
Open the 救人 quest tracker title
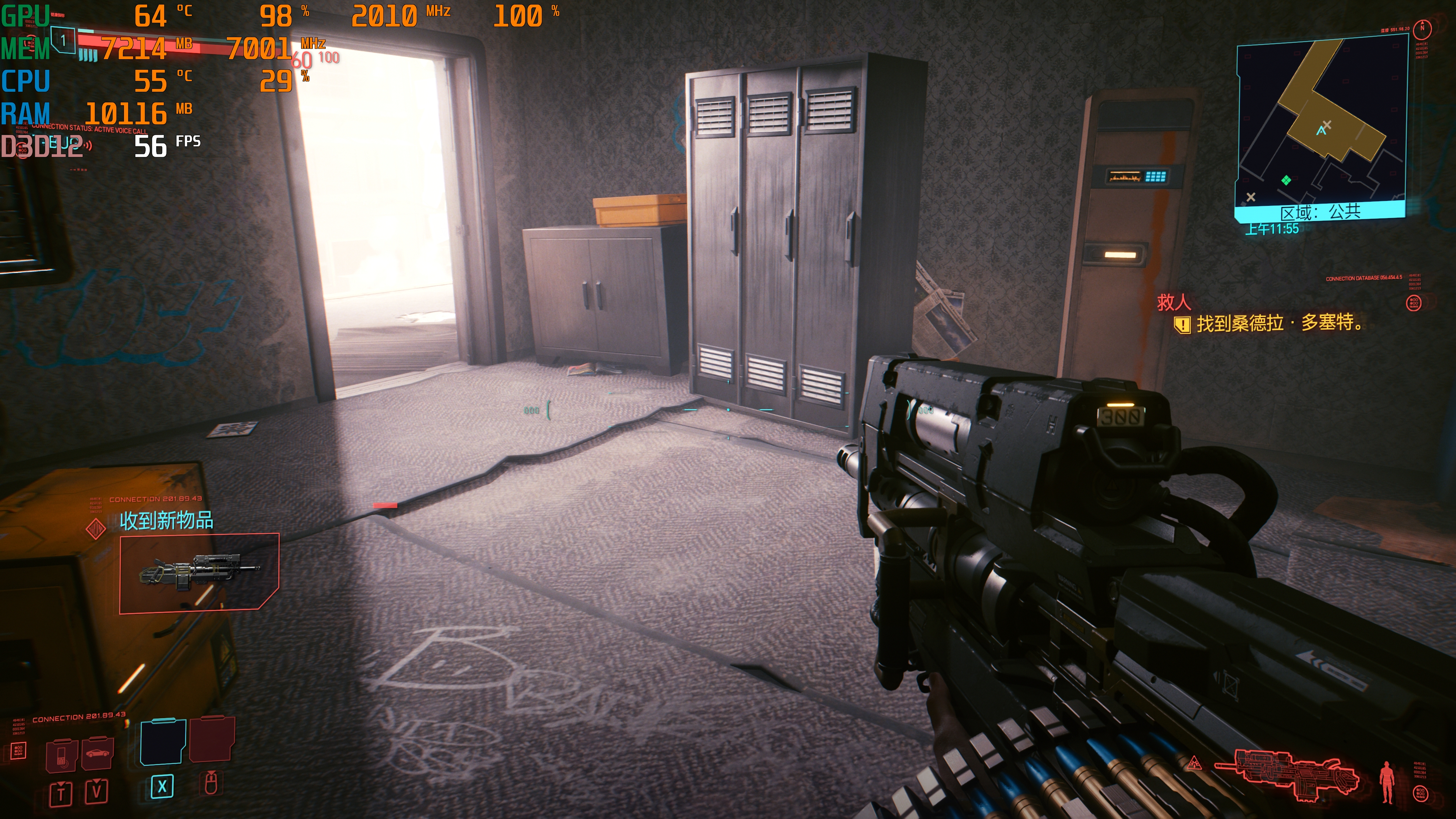click(1174, 303)
